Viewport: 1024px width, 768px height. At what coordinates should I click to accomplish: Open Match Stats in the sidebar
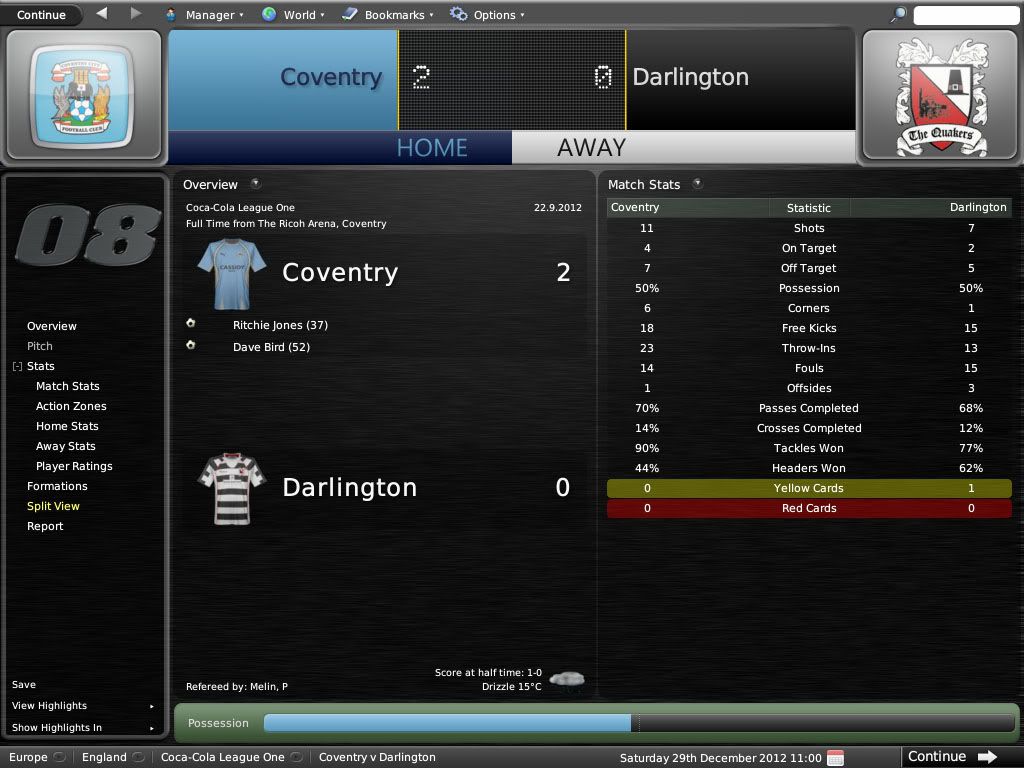point(68,386)
